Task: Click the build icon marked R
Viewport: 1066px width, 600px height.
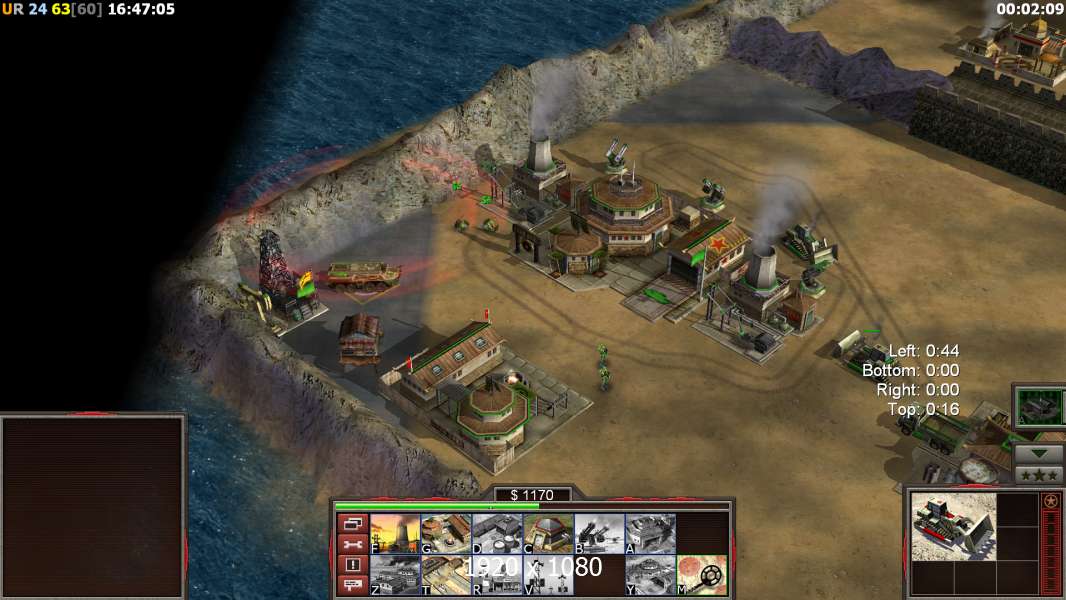Action: 497,575
